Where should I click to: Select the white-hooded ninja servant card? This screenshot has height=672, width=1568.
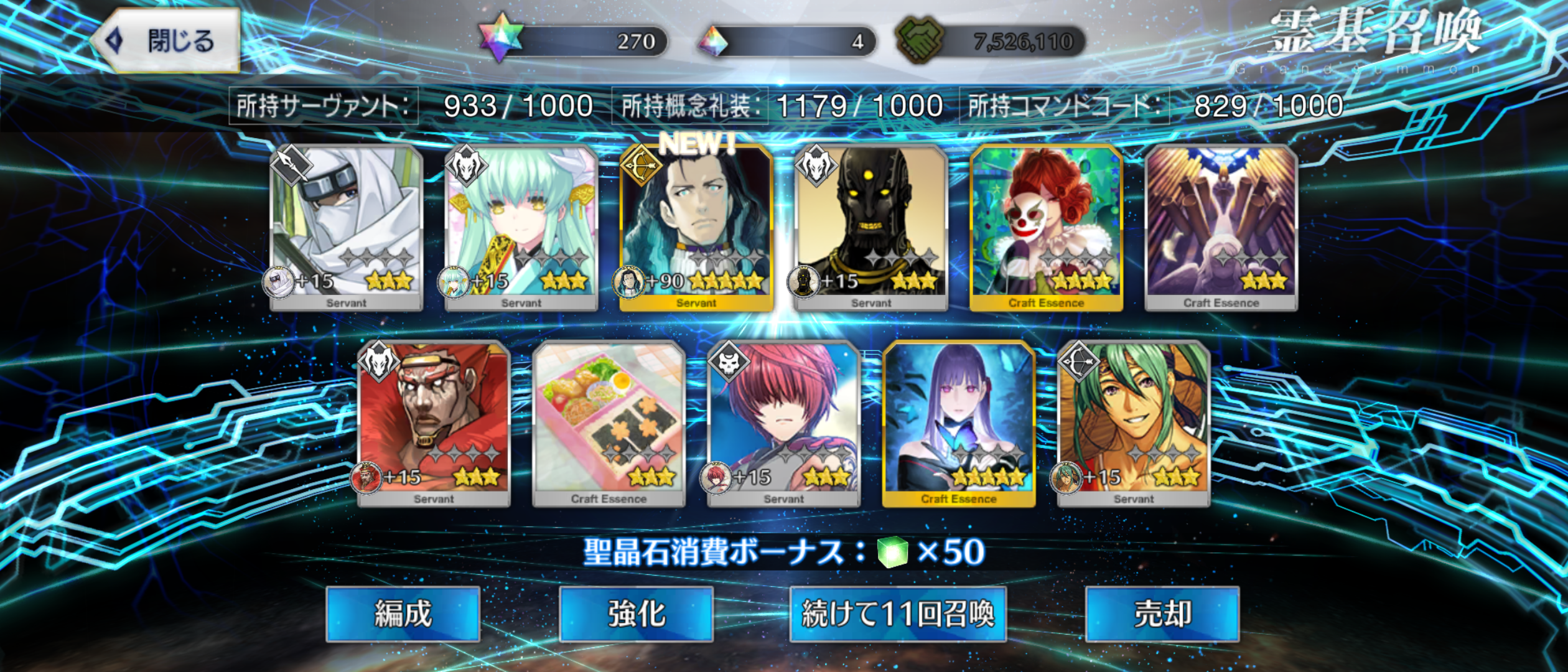pos(347,227)
